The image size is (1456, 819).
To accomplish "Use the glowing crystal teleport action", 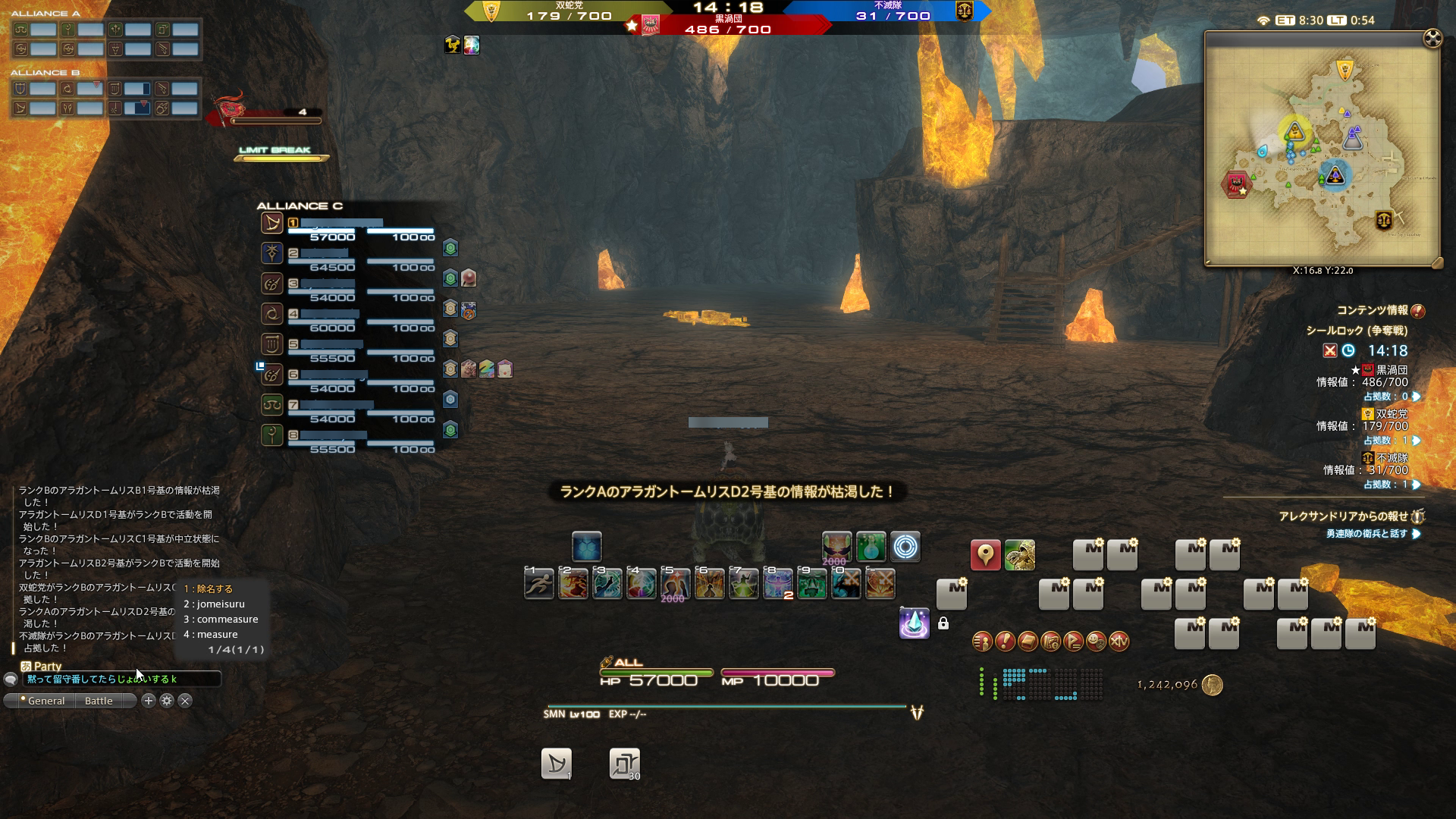I will click(x=914, y=623).
